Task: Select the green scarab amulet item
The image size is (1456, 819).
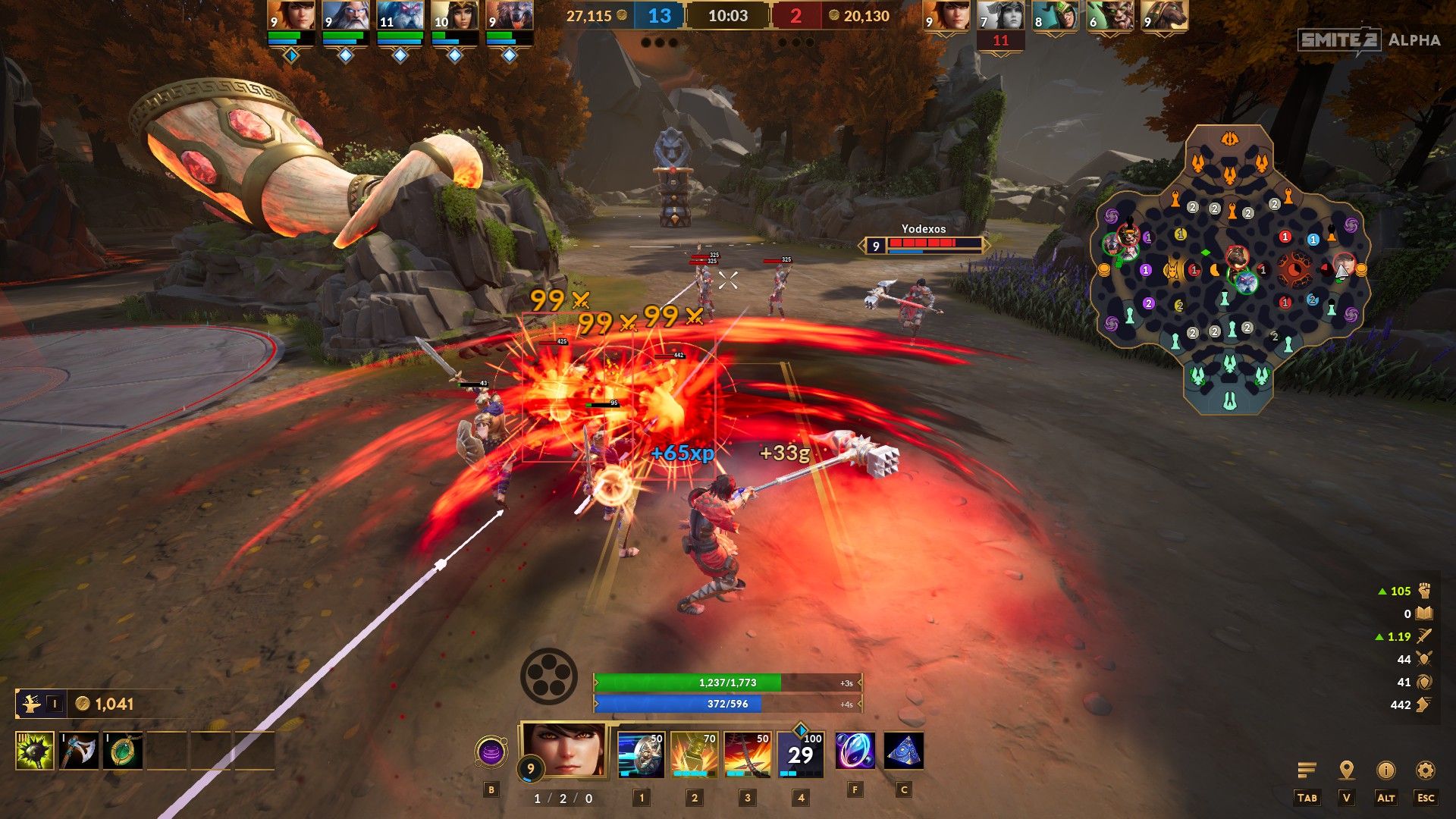Action: coord(123,751)
